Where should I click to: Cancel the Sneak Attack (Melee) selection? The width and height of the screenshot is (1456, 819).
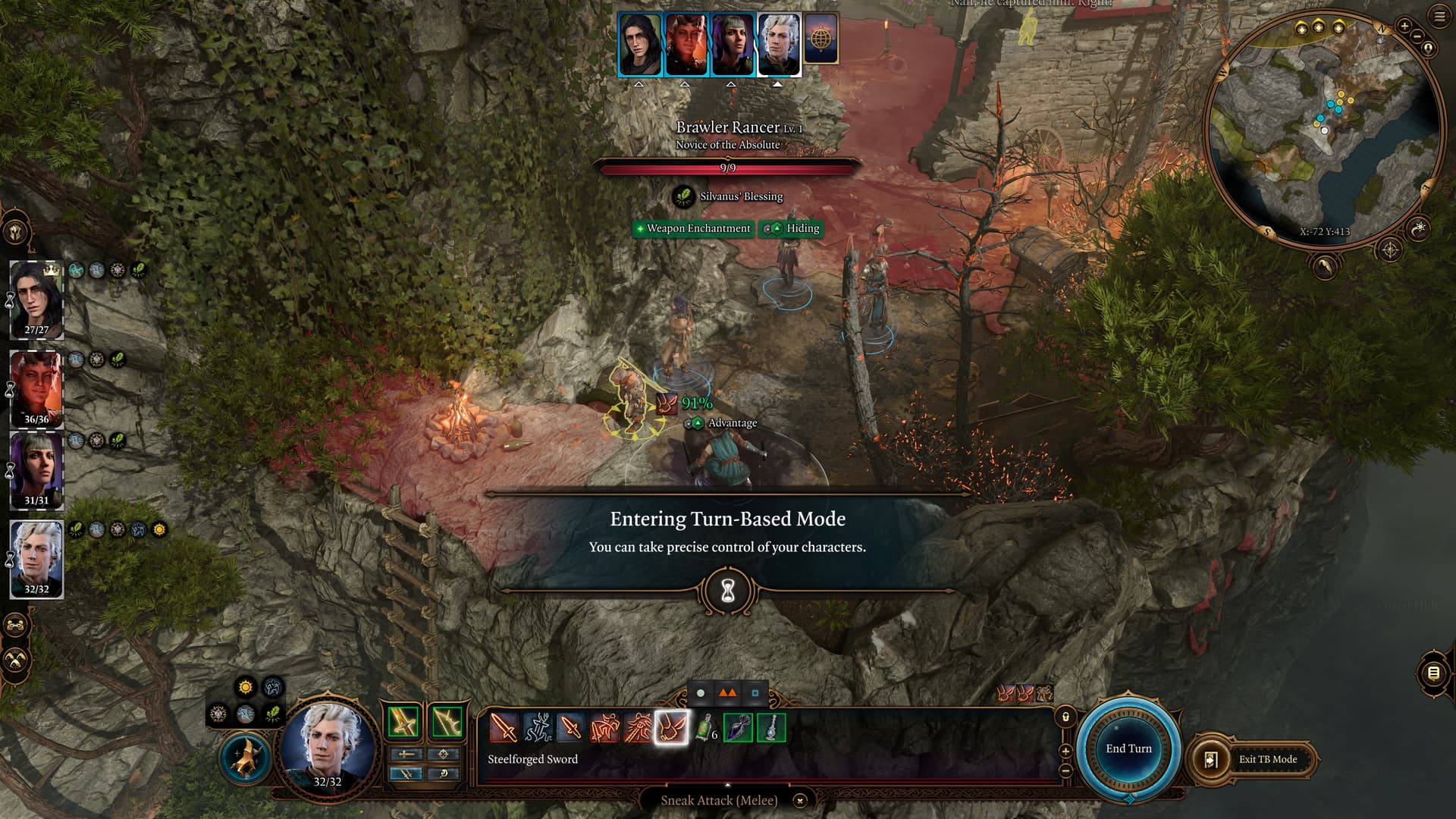point(799,800)
